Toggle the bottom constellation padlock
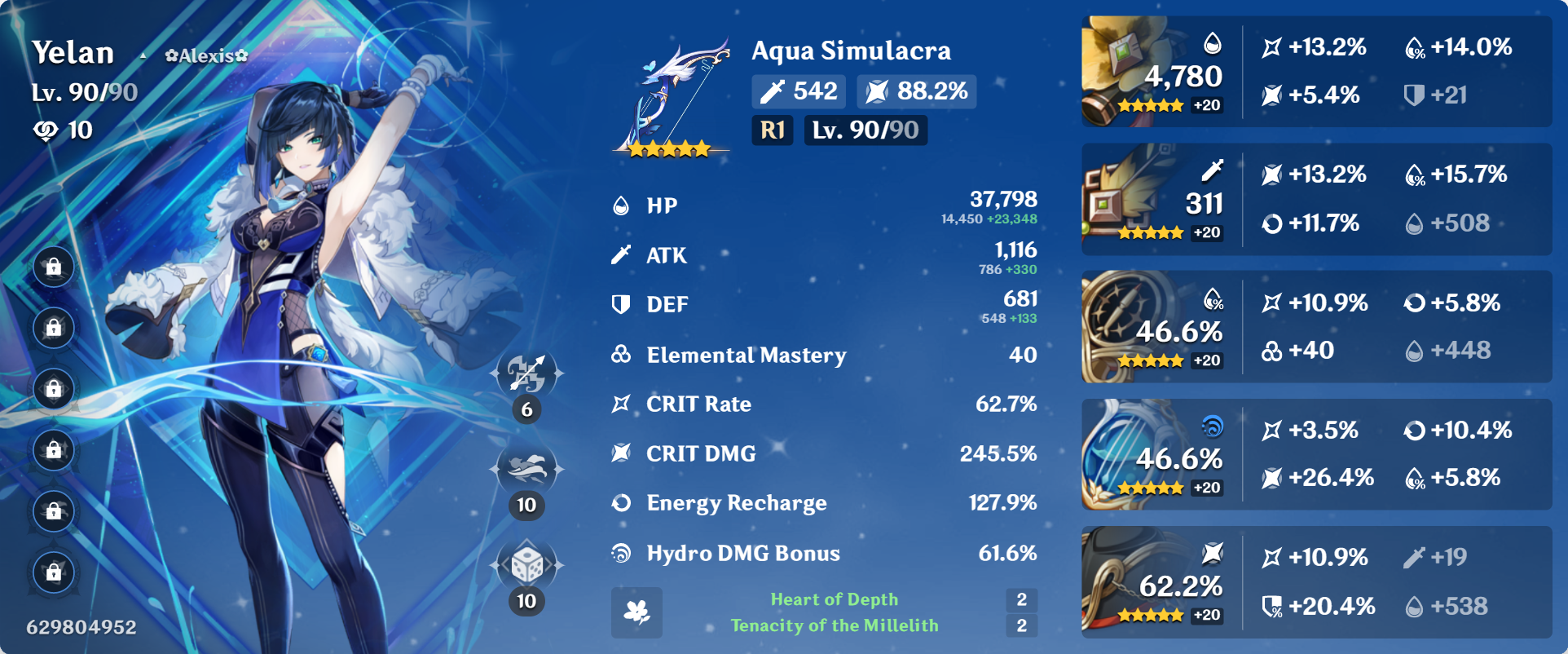The width and height of the screenshot is (1568, 654). (54, 573)
